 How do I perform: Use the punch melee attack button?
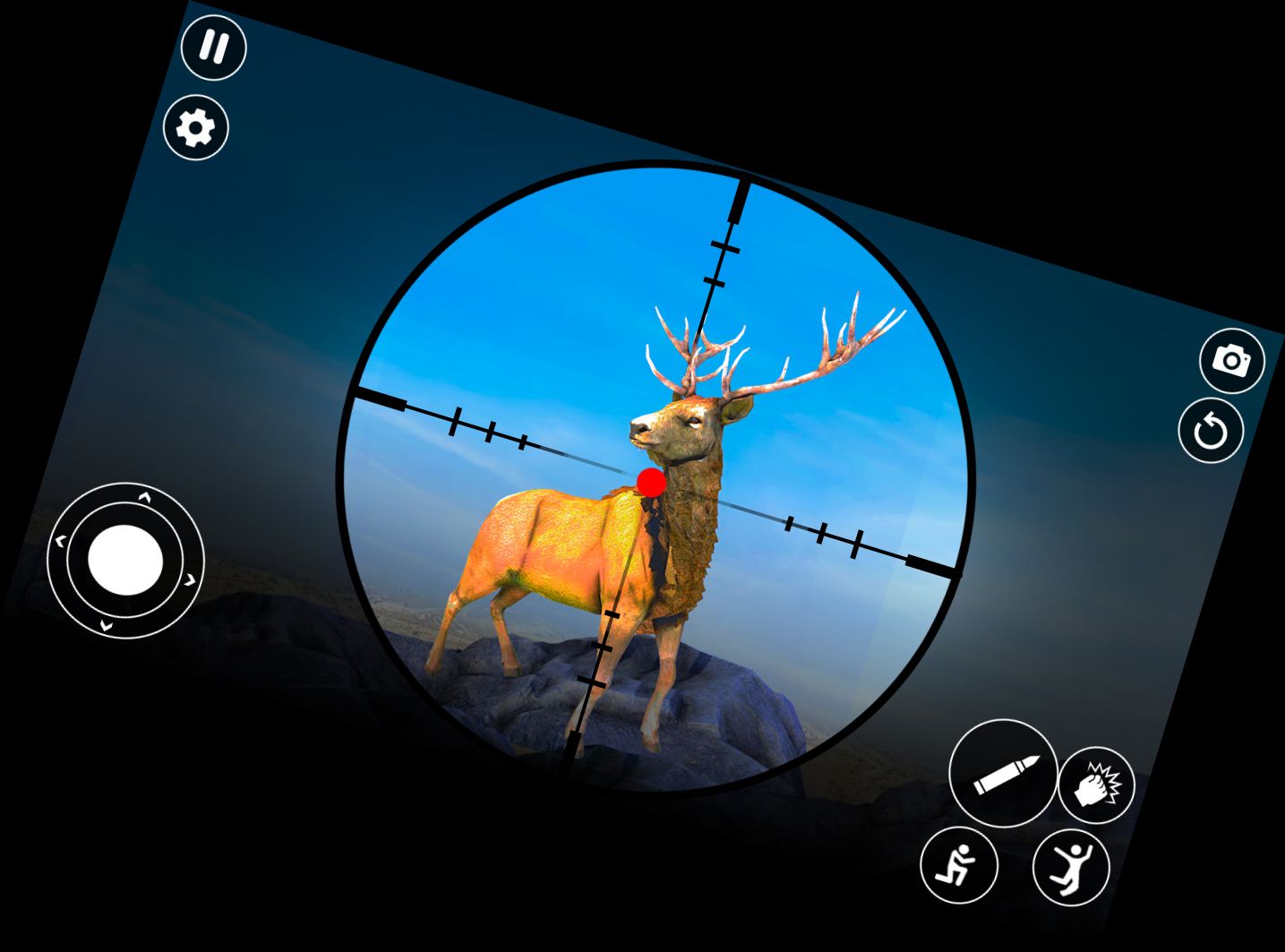pyautogui.click(x=1096, y=785)
